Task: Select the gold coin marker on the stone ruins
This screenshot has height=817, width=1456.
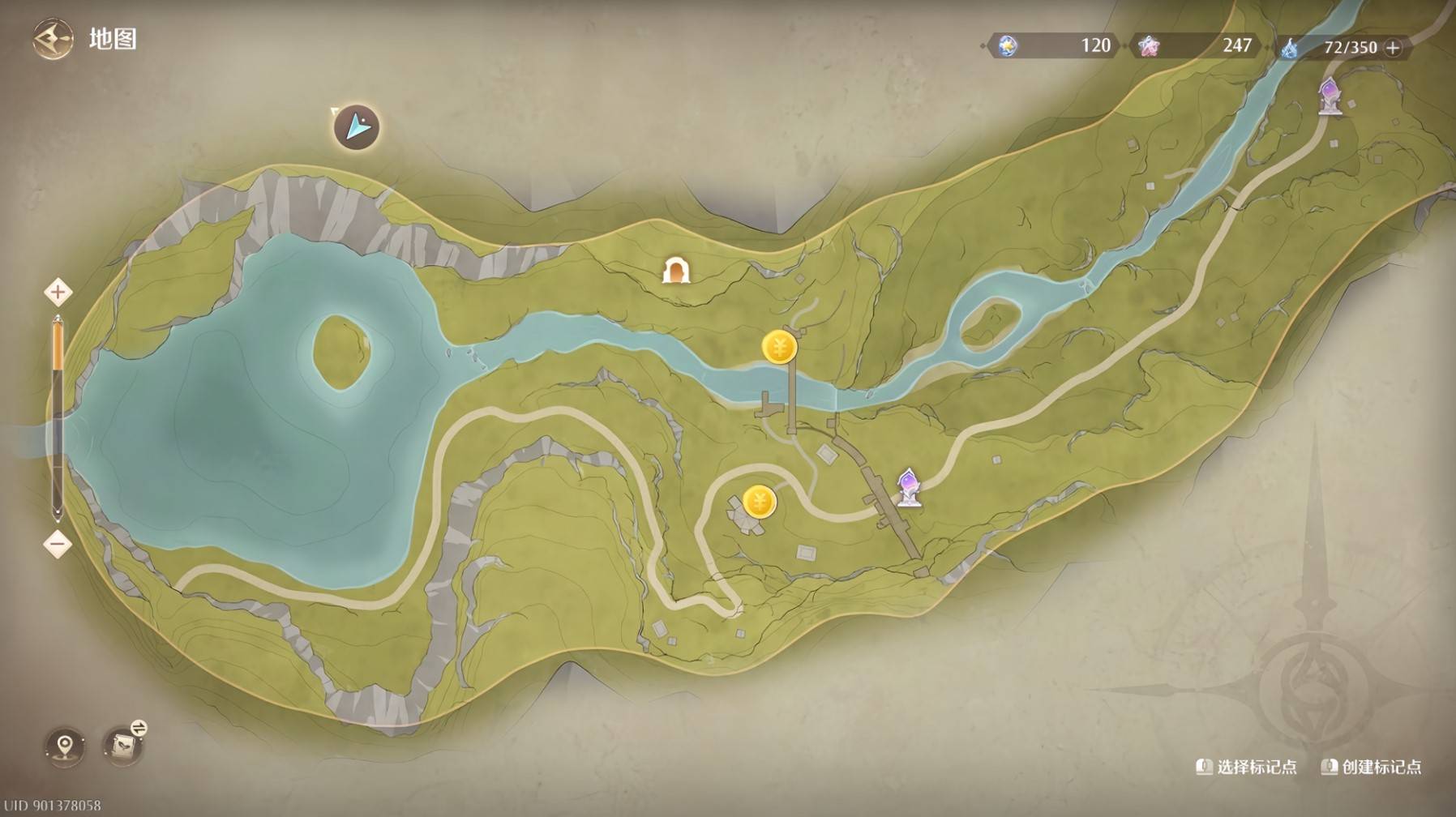Action: tap(760, 503)
